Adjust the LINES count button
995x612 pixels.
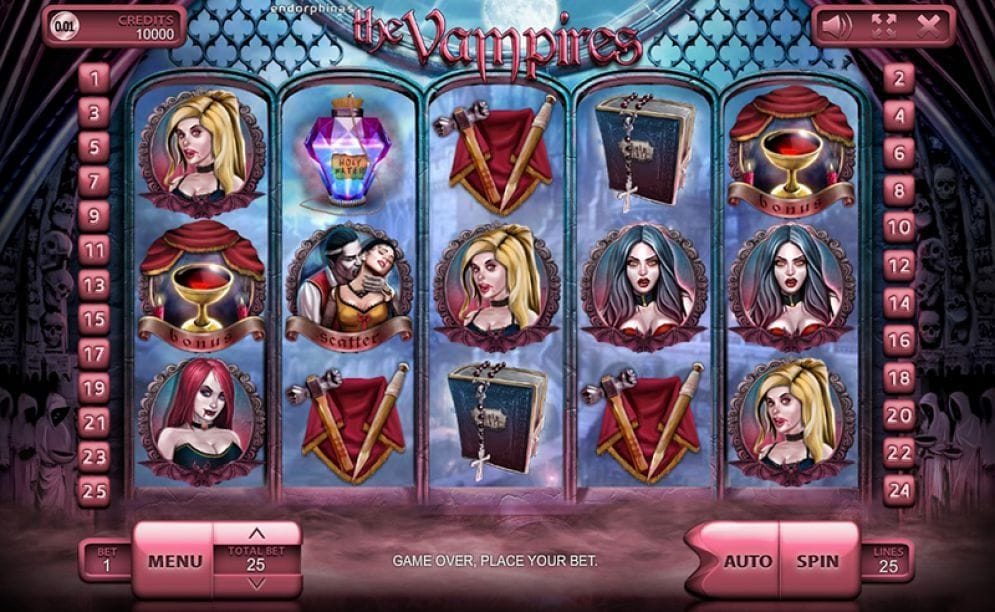(x=887, y=560)
